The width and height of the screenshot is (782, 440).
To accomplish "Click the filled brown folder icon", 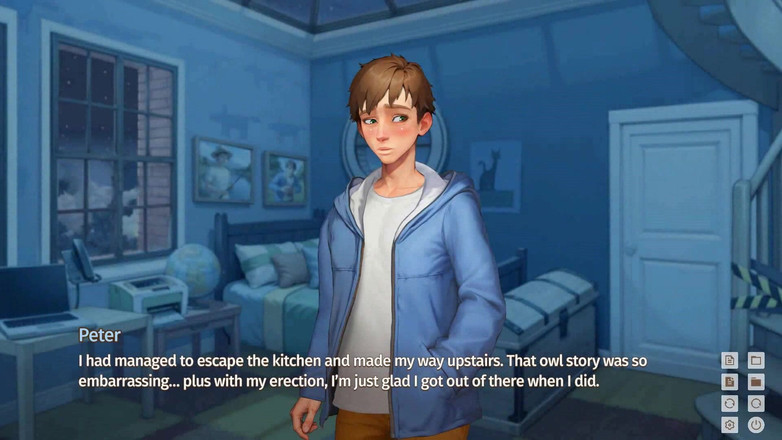I will [x=756, y=382].
